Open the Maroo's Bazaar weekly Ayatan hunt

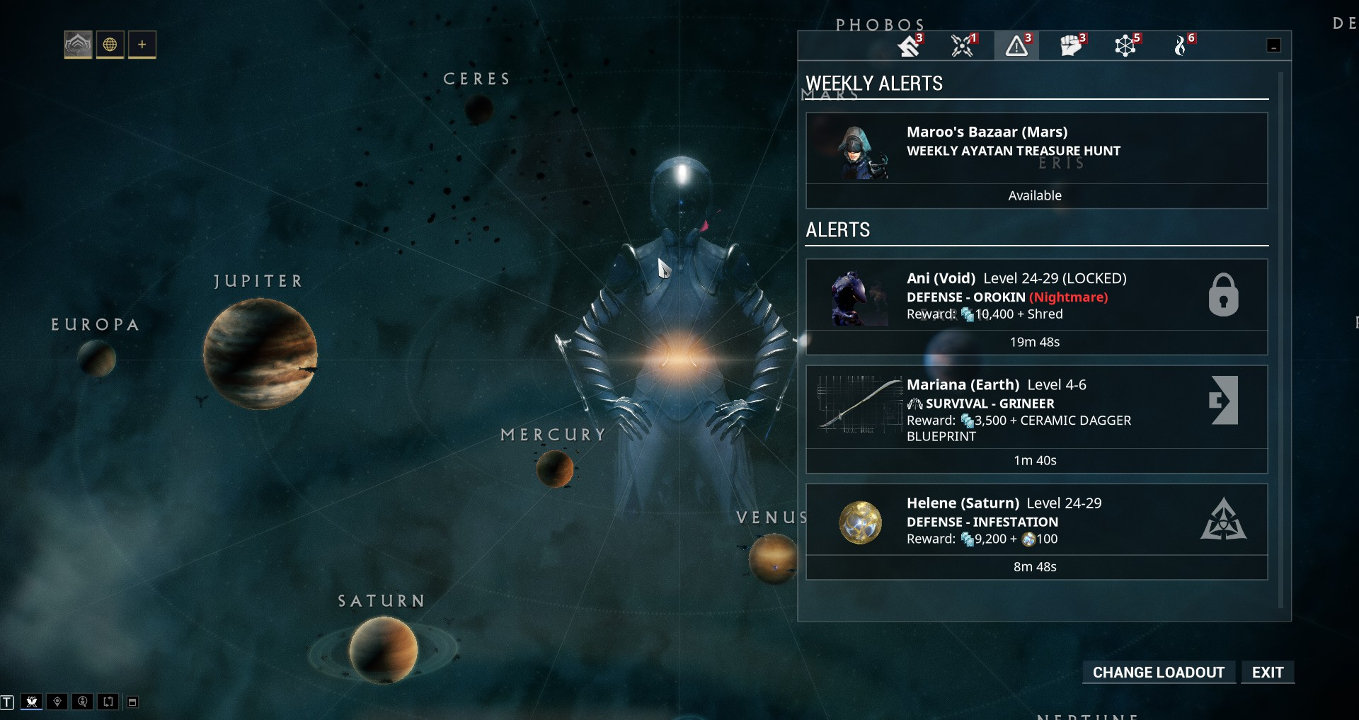pyautogui.click(x=1036, y=150)
